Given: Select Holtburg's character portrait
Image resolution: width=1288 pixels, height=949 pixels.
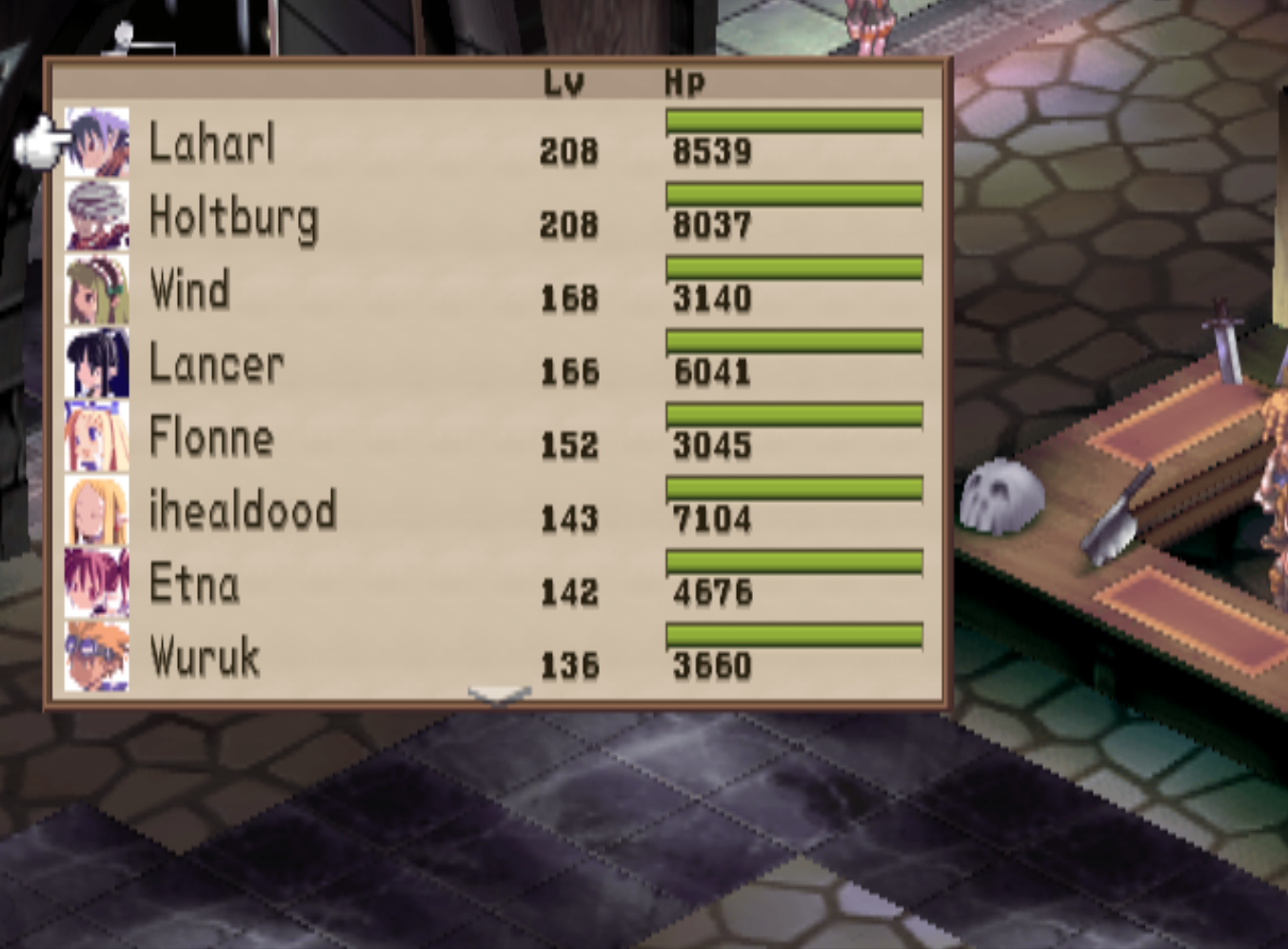Looking at the screenshot, I should 98,216.
